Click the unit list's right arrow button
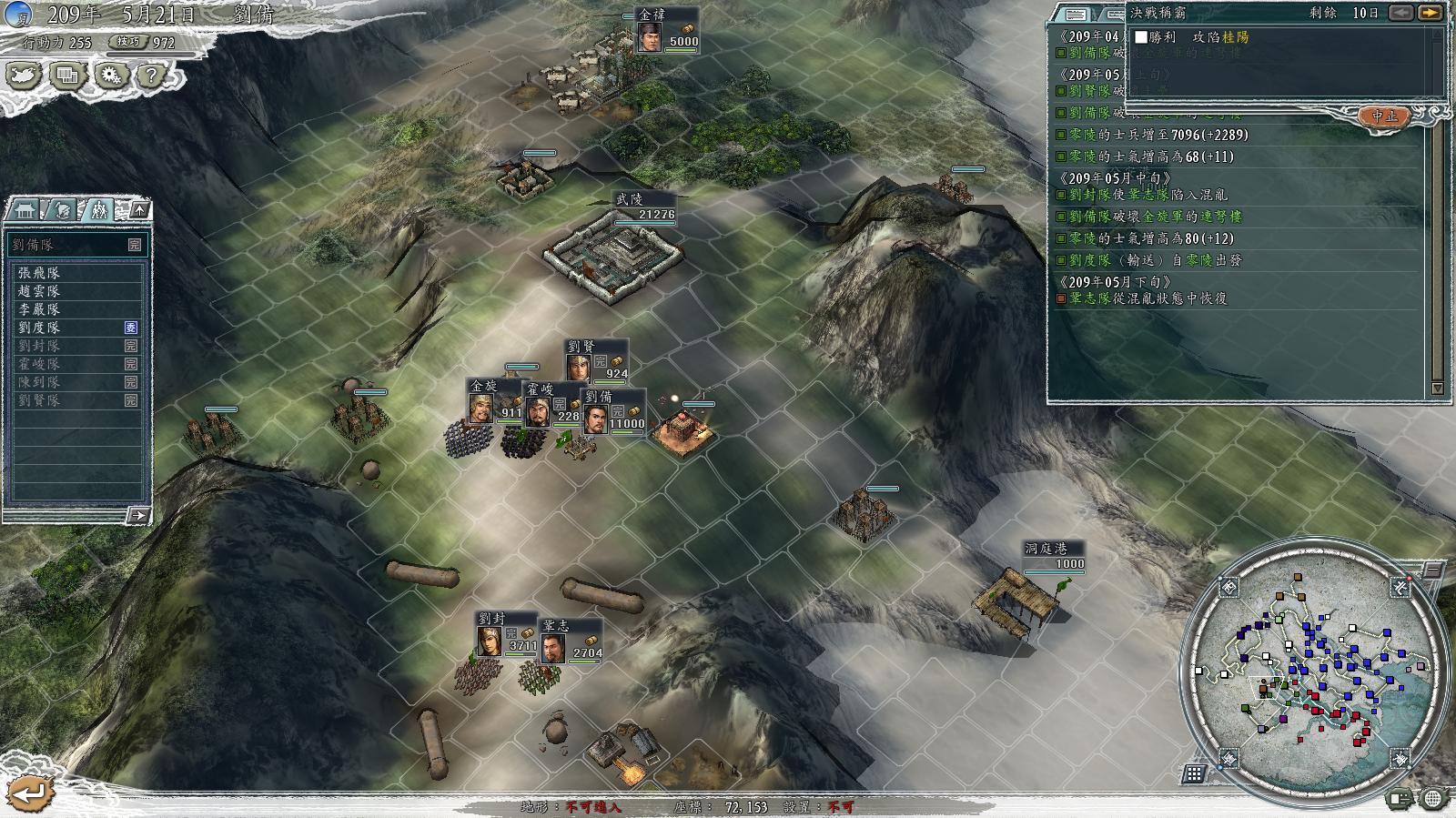This screenshot has width=1456, height=818. (137, 516)
